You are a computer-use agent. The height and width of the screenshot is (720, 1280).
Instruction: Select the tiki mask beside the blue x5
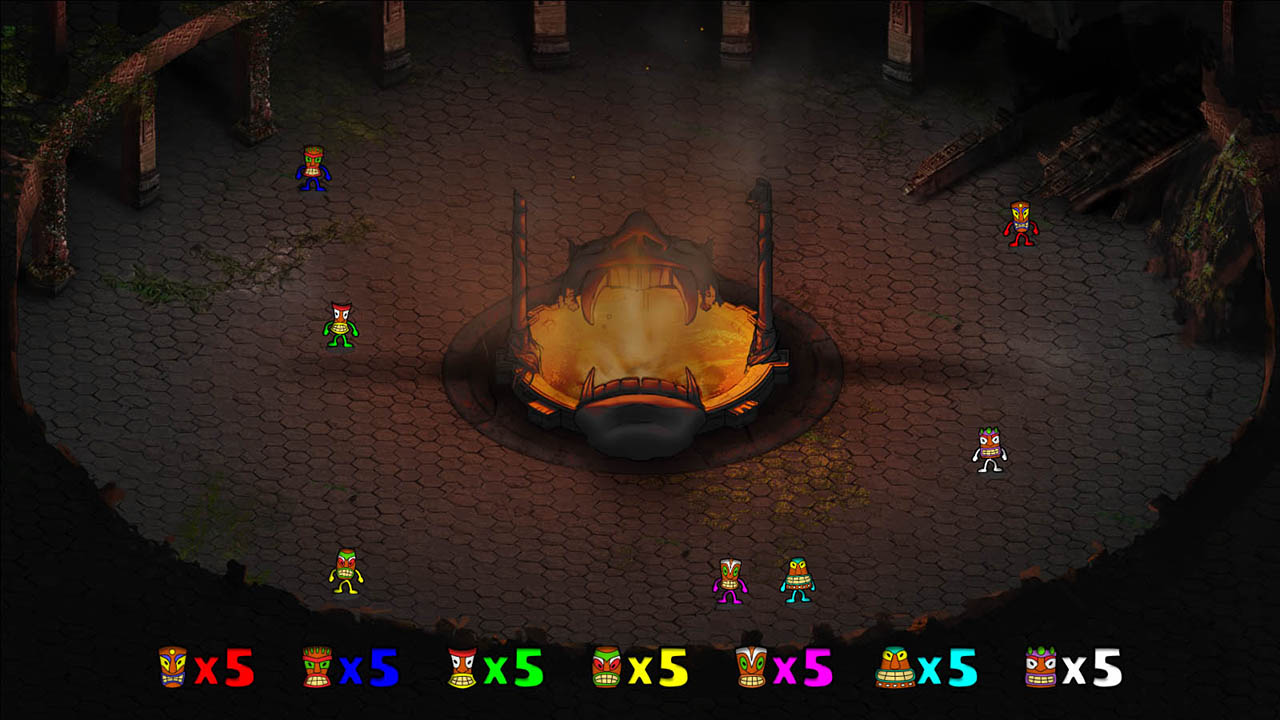tap(316, 668)
